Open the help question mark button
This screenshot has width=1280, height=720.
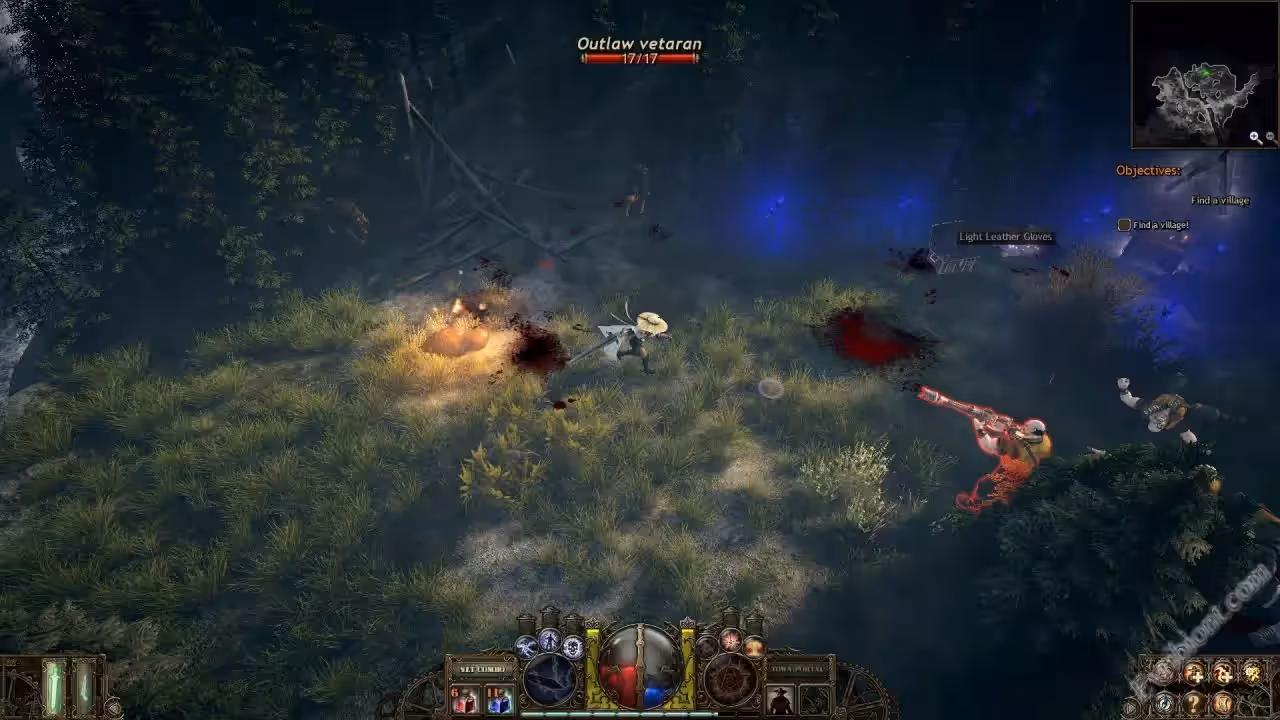(x=1194, y=703)
